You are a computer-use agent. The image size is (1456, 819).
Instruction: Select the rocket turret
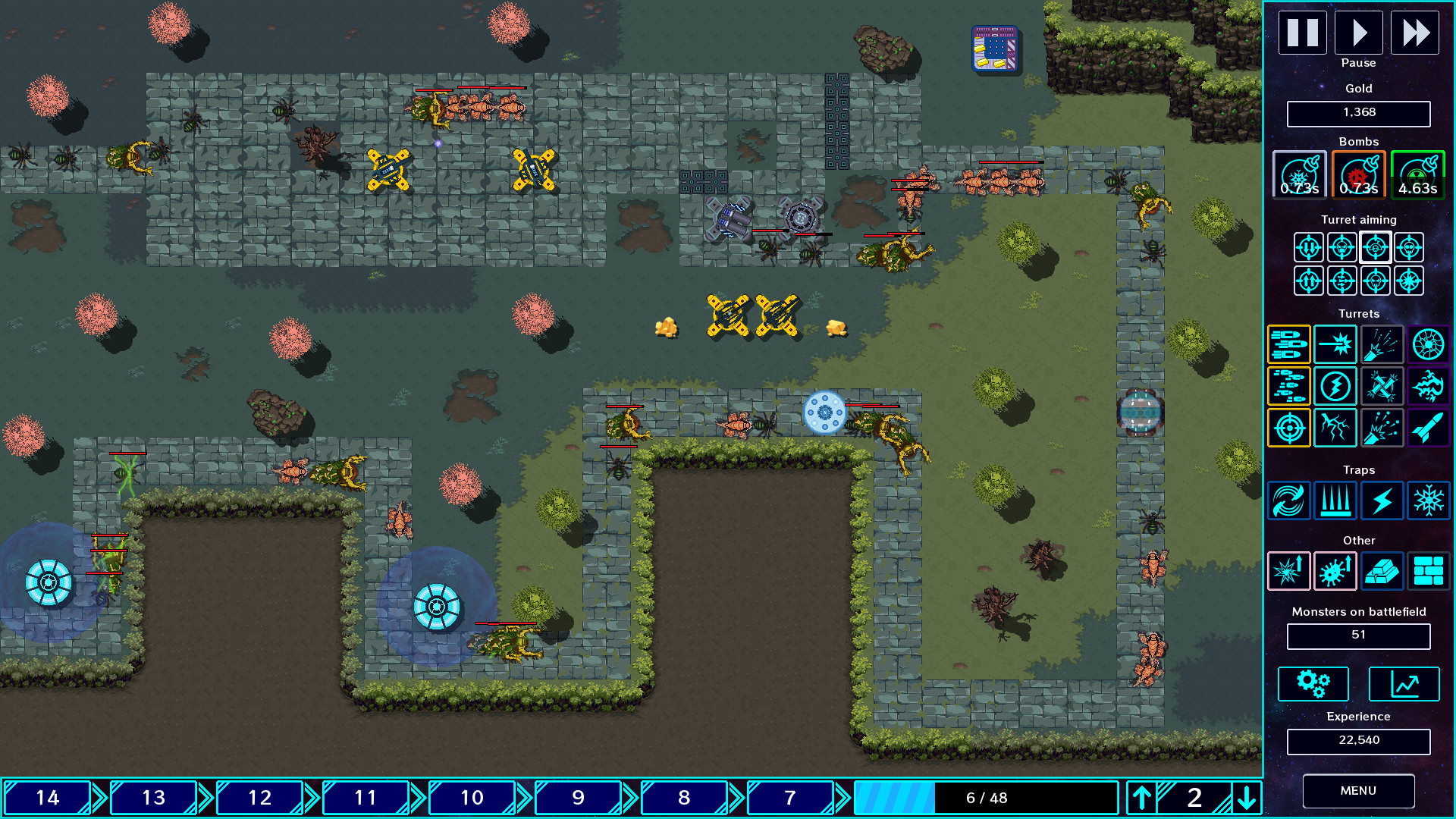coord(1429,428)
